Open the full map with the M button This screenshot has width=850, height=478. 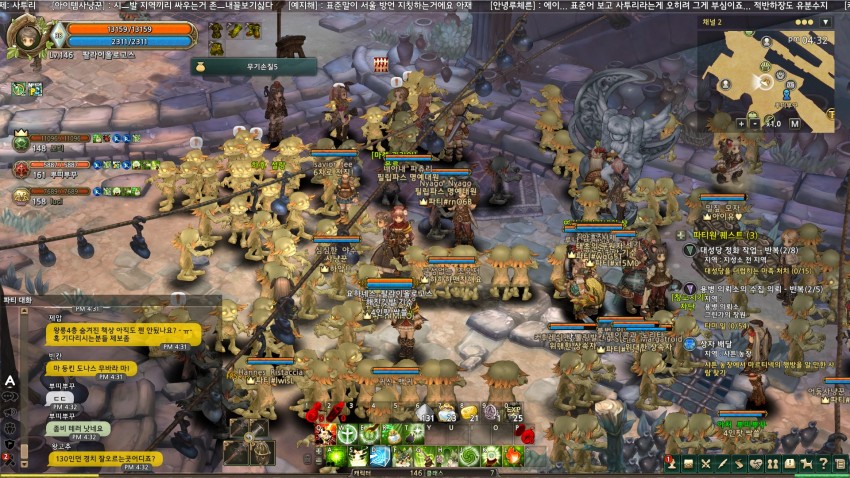point(795,123)
